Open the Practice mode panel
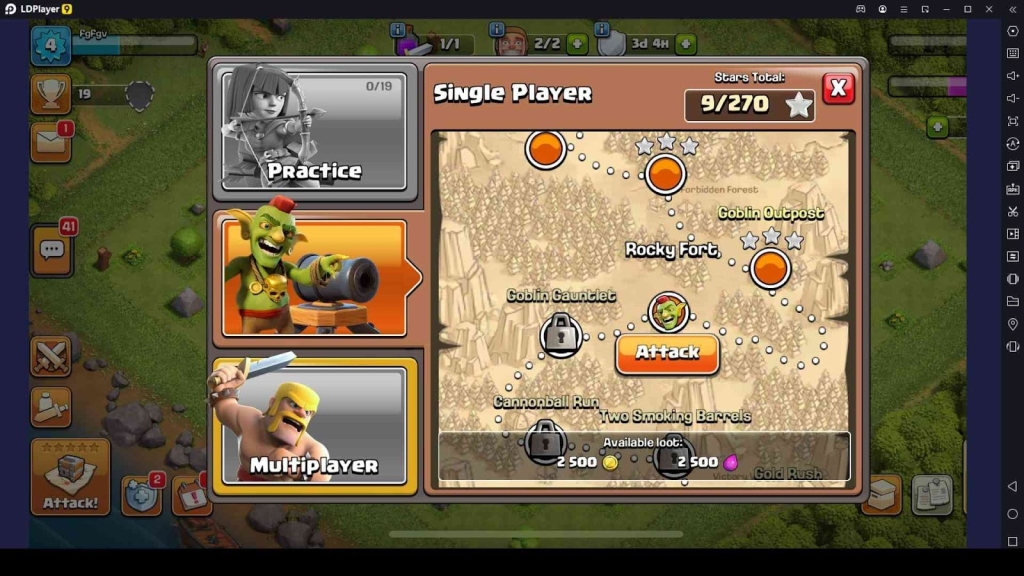 click(x=314, y=129)
